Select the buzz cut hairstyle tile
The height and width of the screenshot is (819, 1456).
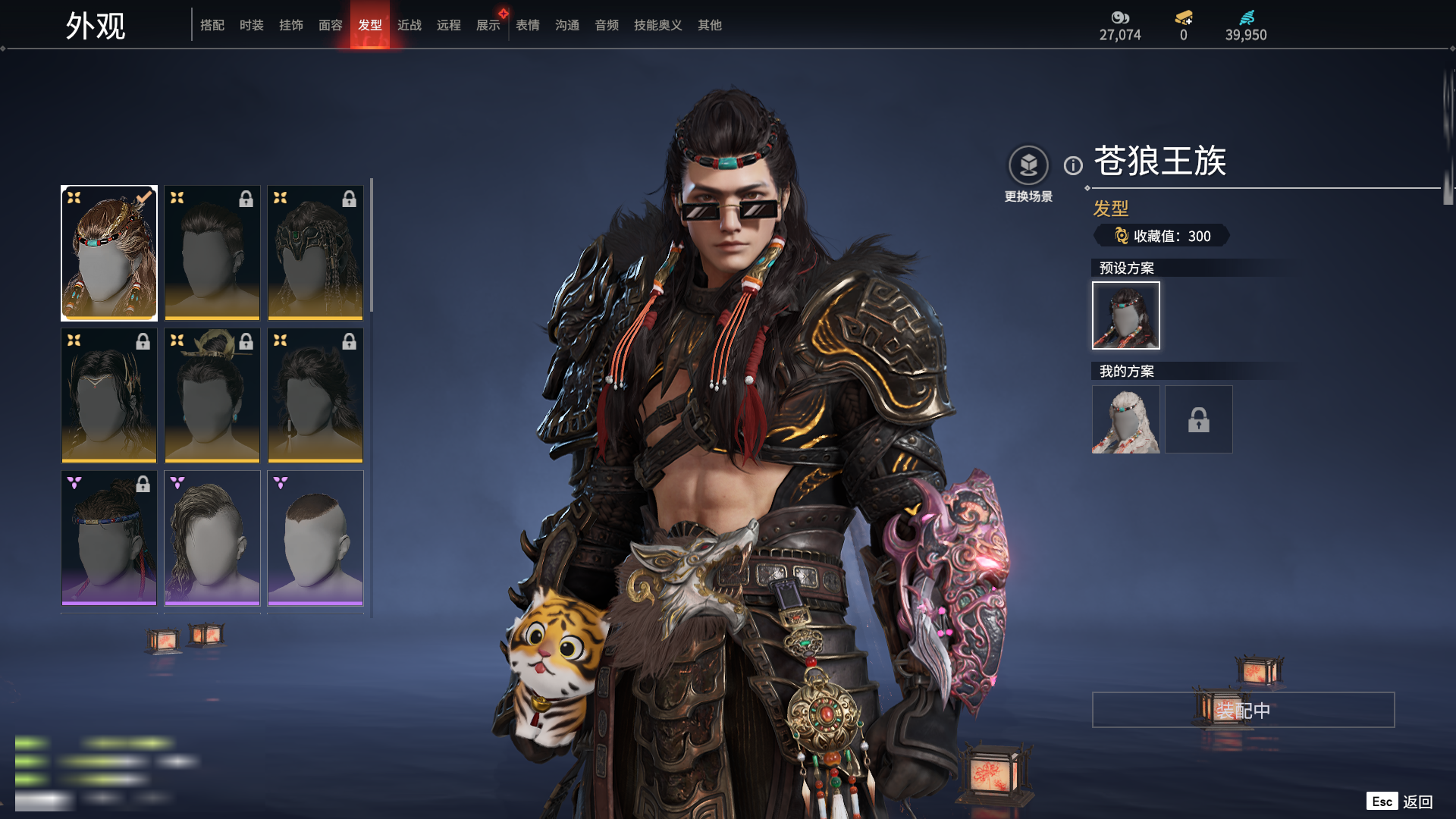315,538
